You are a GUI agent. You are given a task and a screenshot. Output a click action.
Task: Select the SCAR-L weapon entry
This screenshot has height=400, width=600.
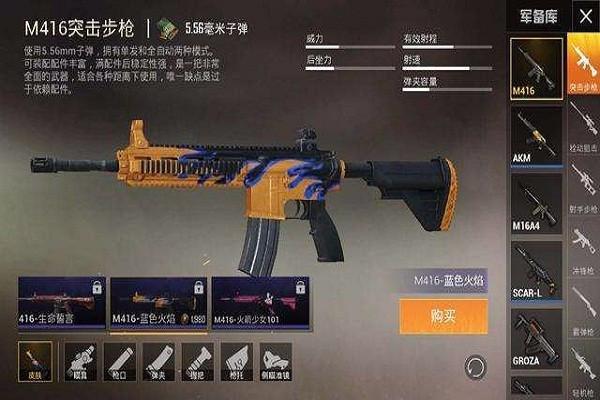click(x=536, y=272)
